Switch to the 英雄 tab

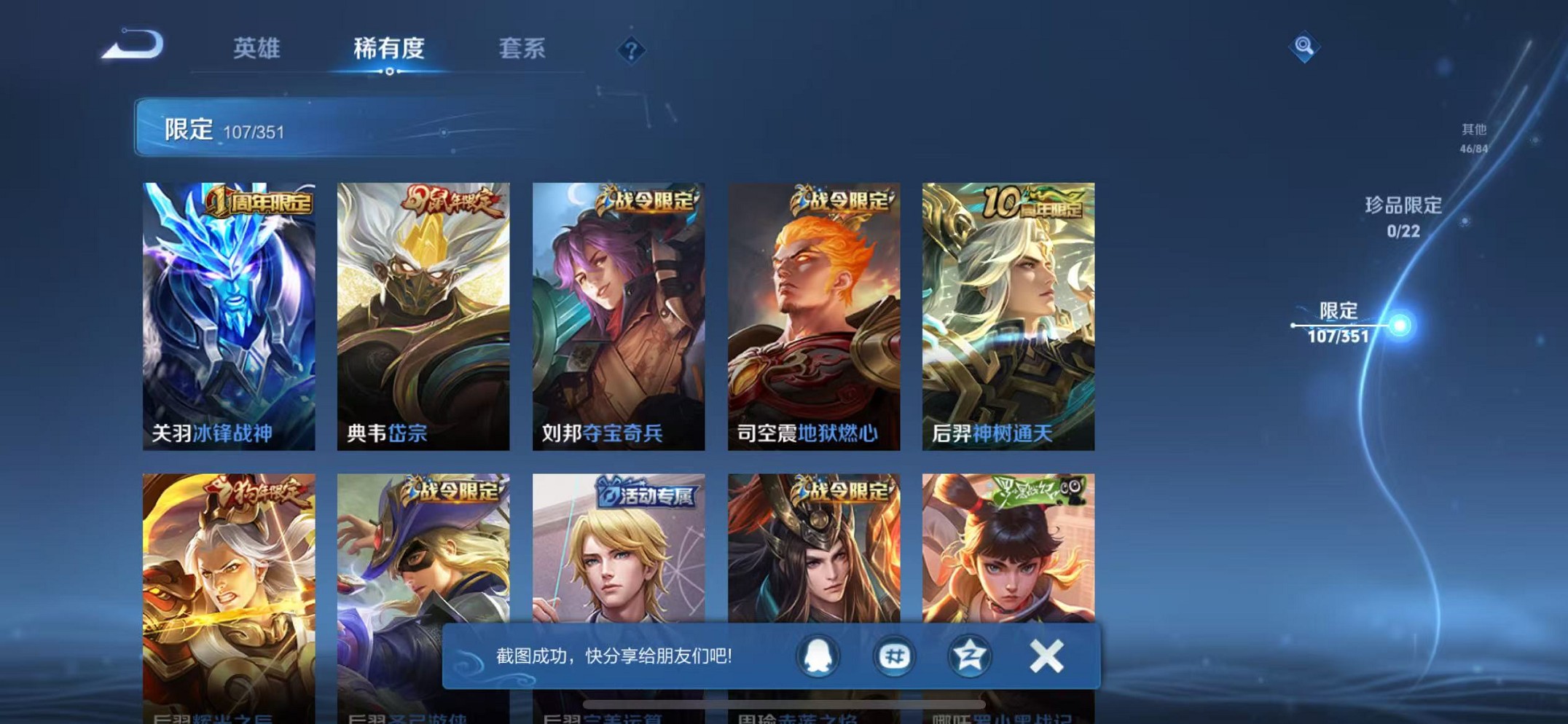256,49
